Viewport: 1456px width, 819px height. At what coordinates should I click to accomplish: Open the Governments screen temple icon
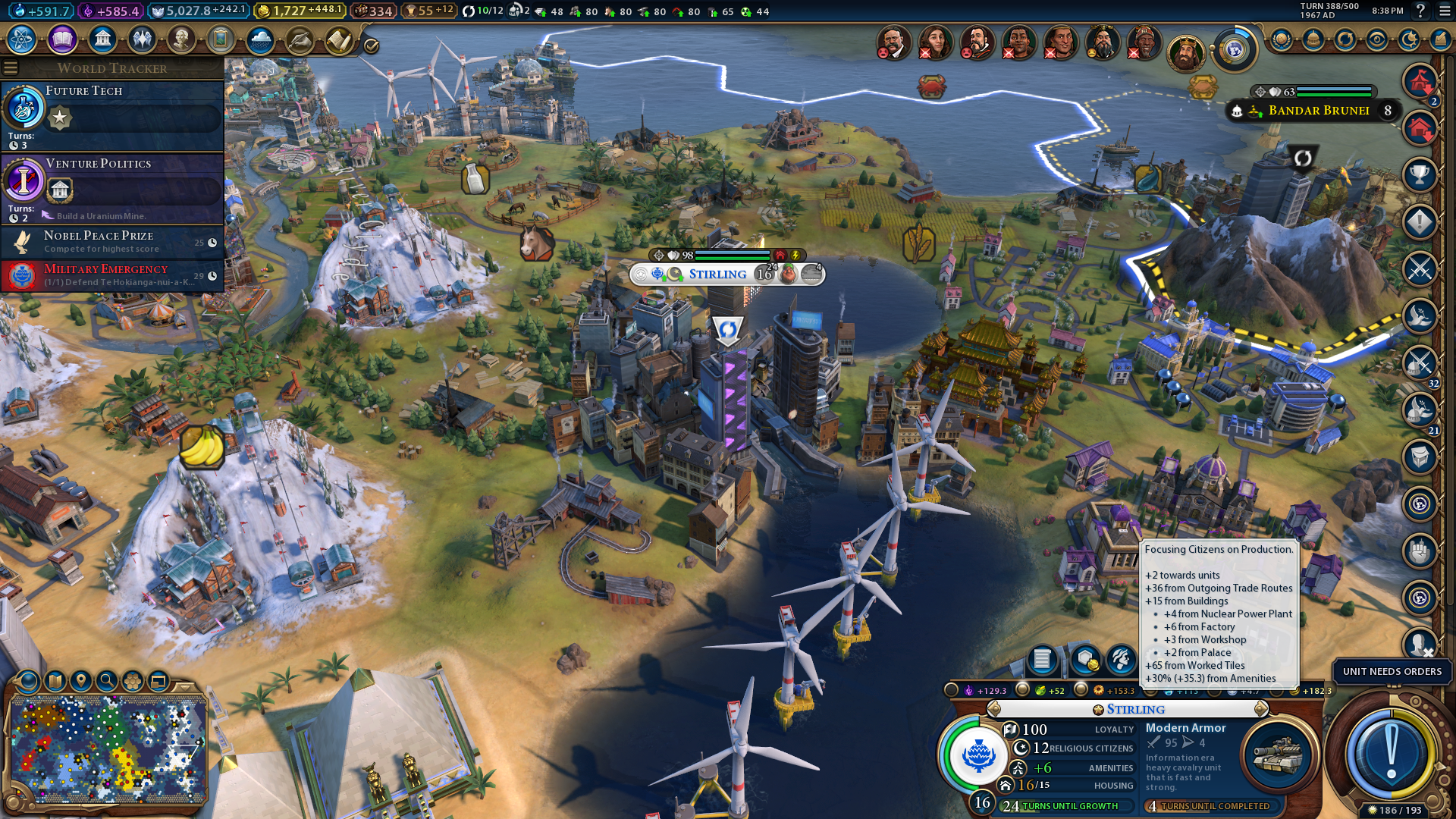click(102, 39)
